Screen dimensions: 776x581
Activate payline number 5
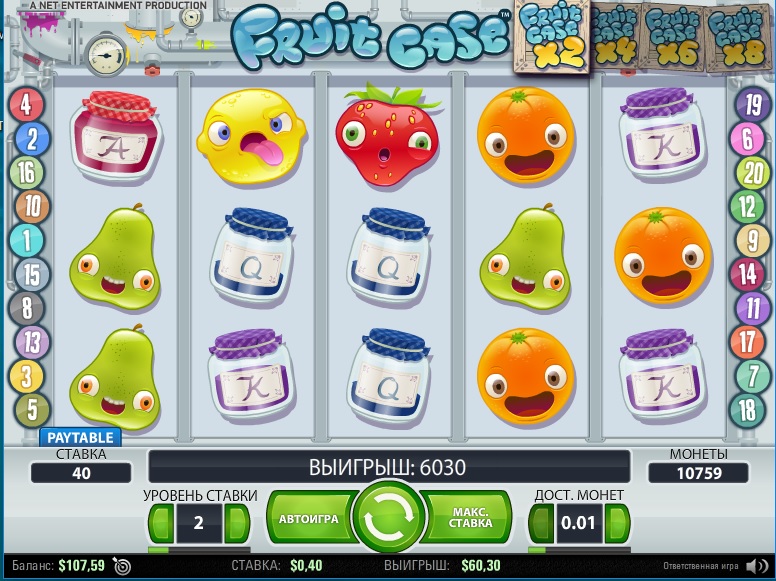32,409
